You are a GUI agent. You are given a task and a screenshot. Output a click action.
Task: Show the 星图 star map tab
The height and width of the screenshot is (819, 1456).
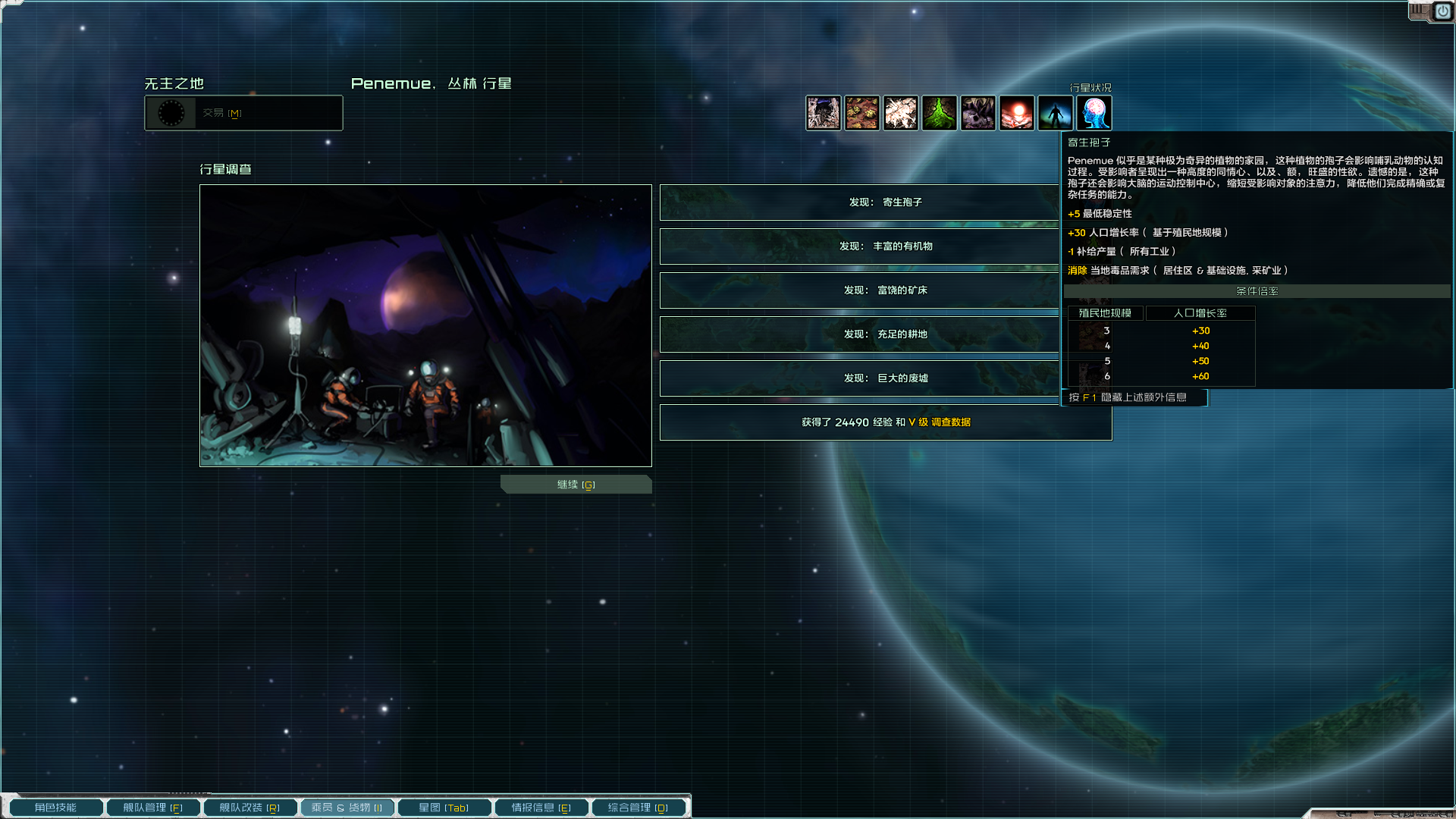pos(444,808)
